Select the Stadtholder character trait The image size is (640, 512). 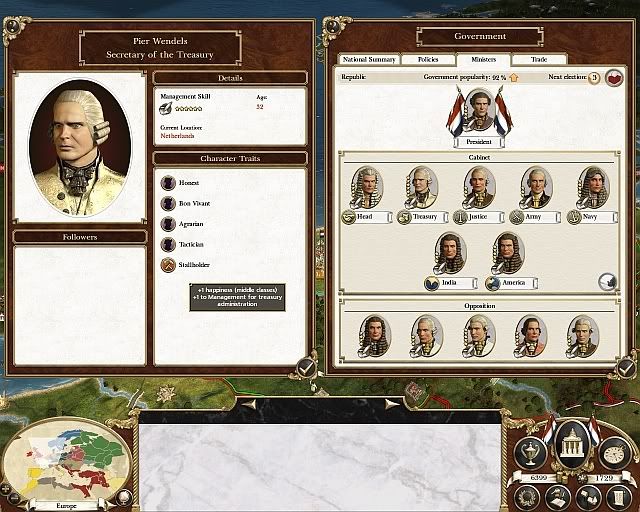pyautogui.click(x=169, y=266)
